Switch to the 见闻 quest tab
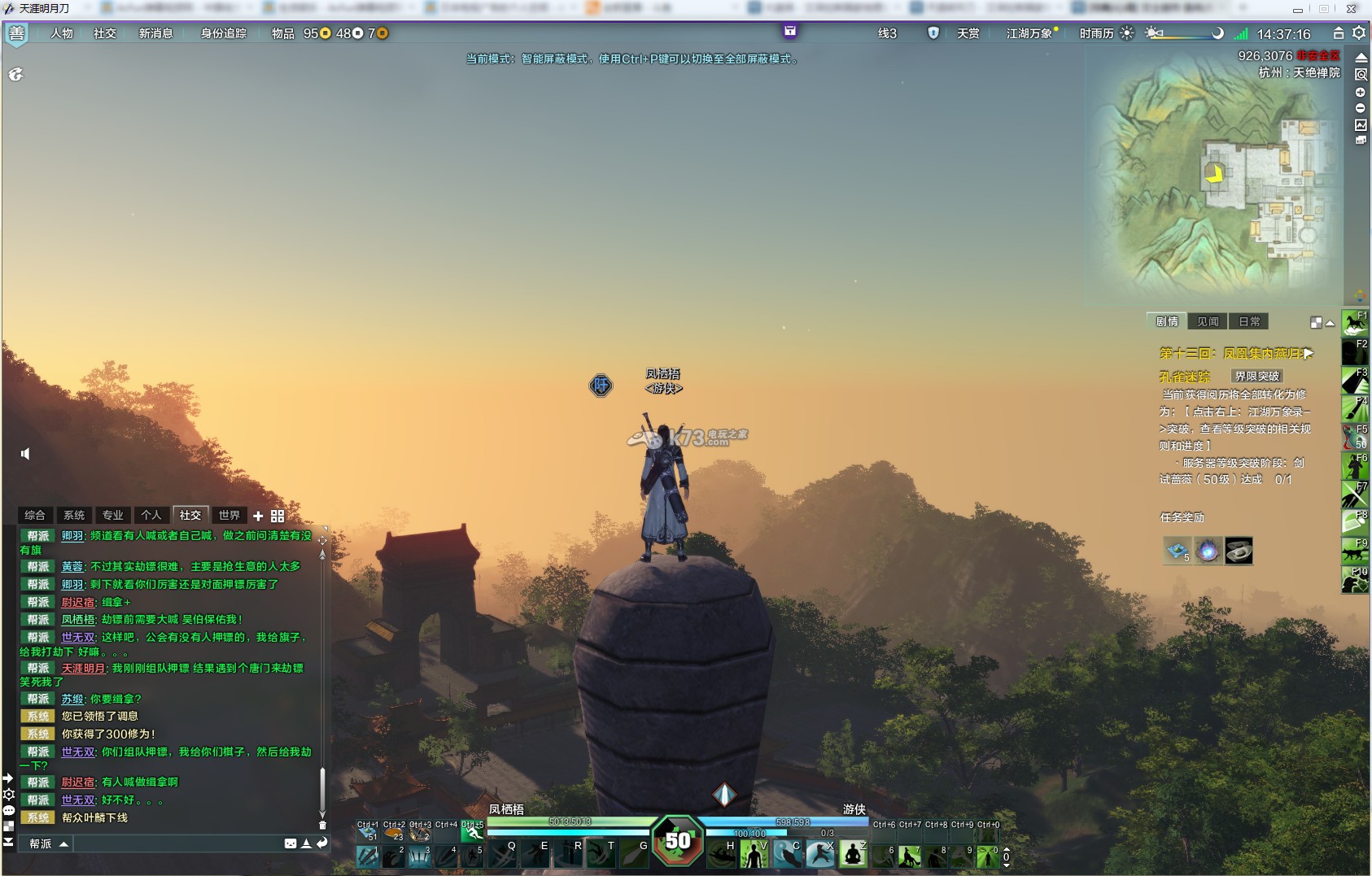 pos(1208,321)
